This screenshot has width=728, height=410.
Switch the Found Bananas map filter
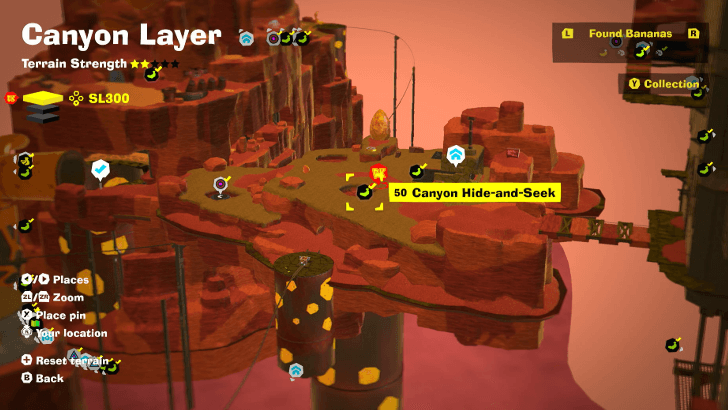[x=629, y=34]
